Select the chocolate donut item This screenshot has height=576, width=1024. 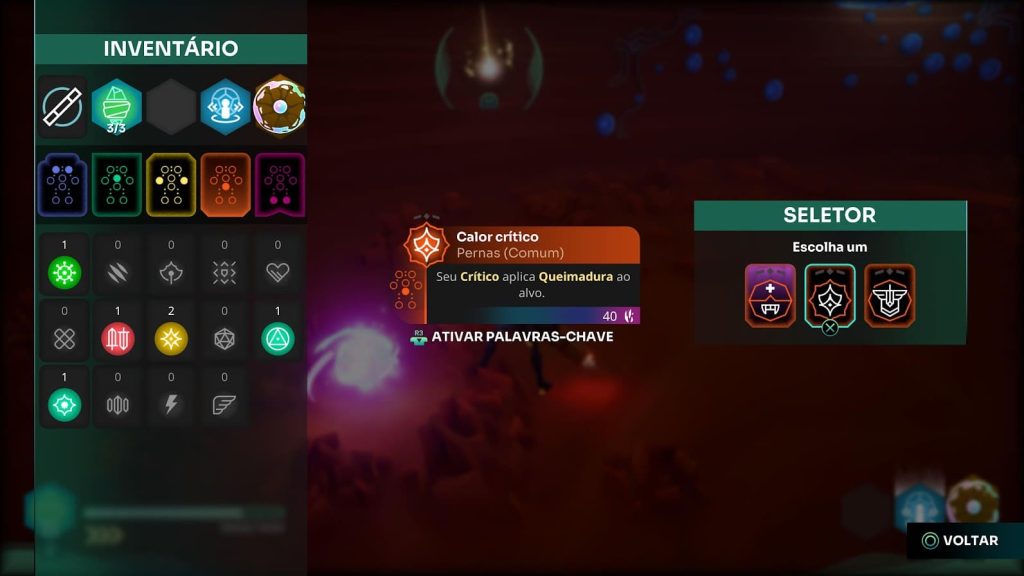[x=279, y=106]
